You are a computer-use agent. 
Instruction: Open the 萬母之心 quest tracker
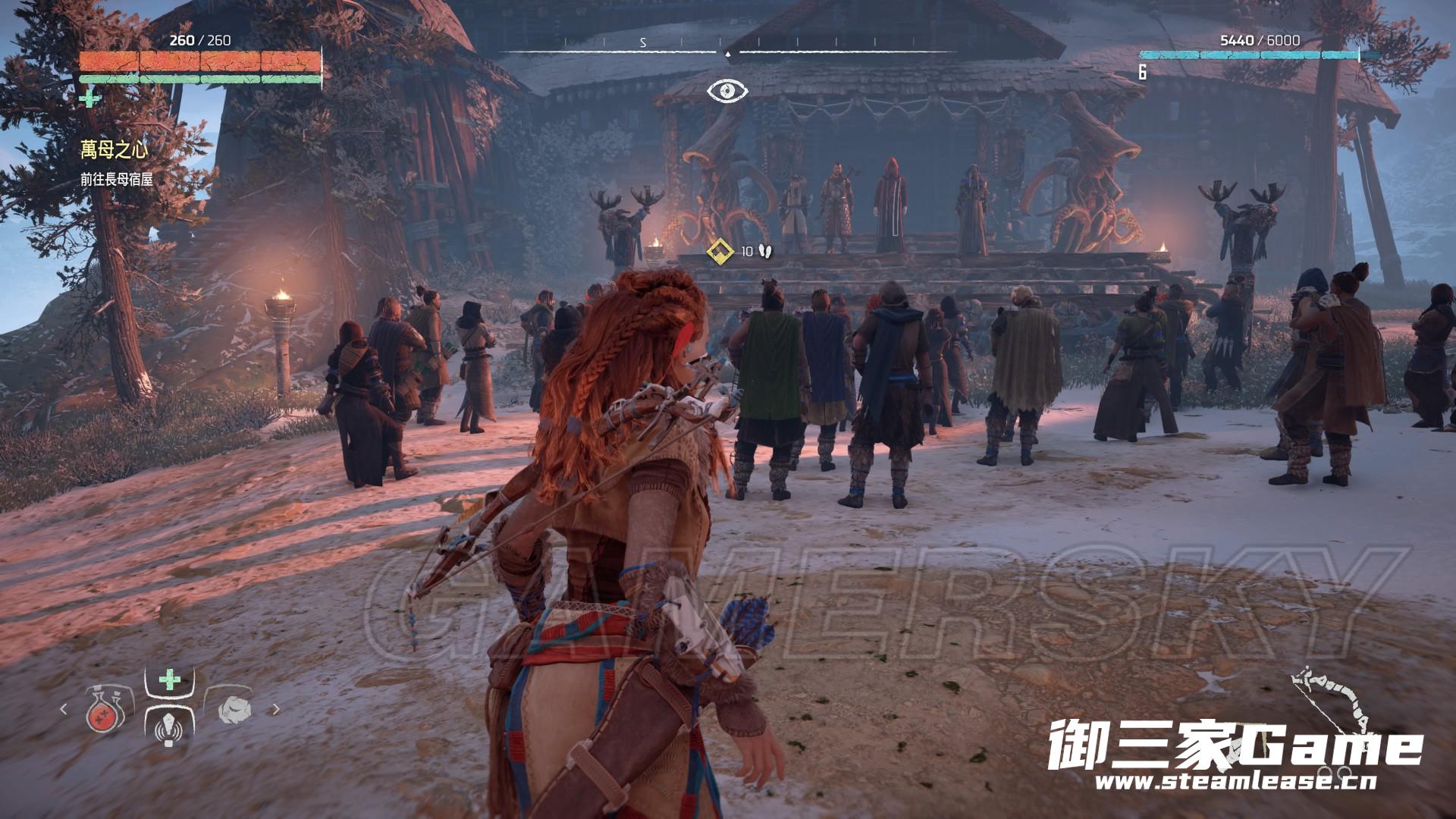pyautogui.click(x=115, y=149)
